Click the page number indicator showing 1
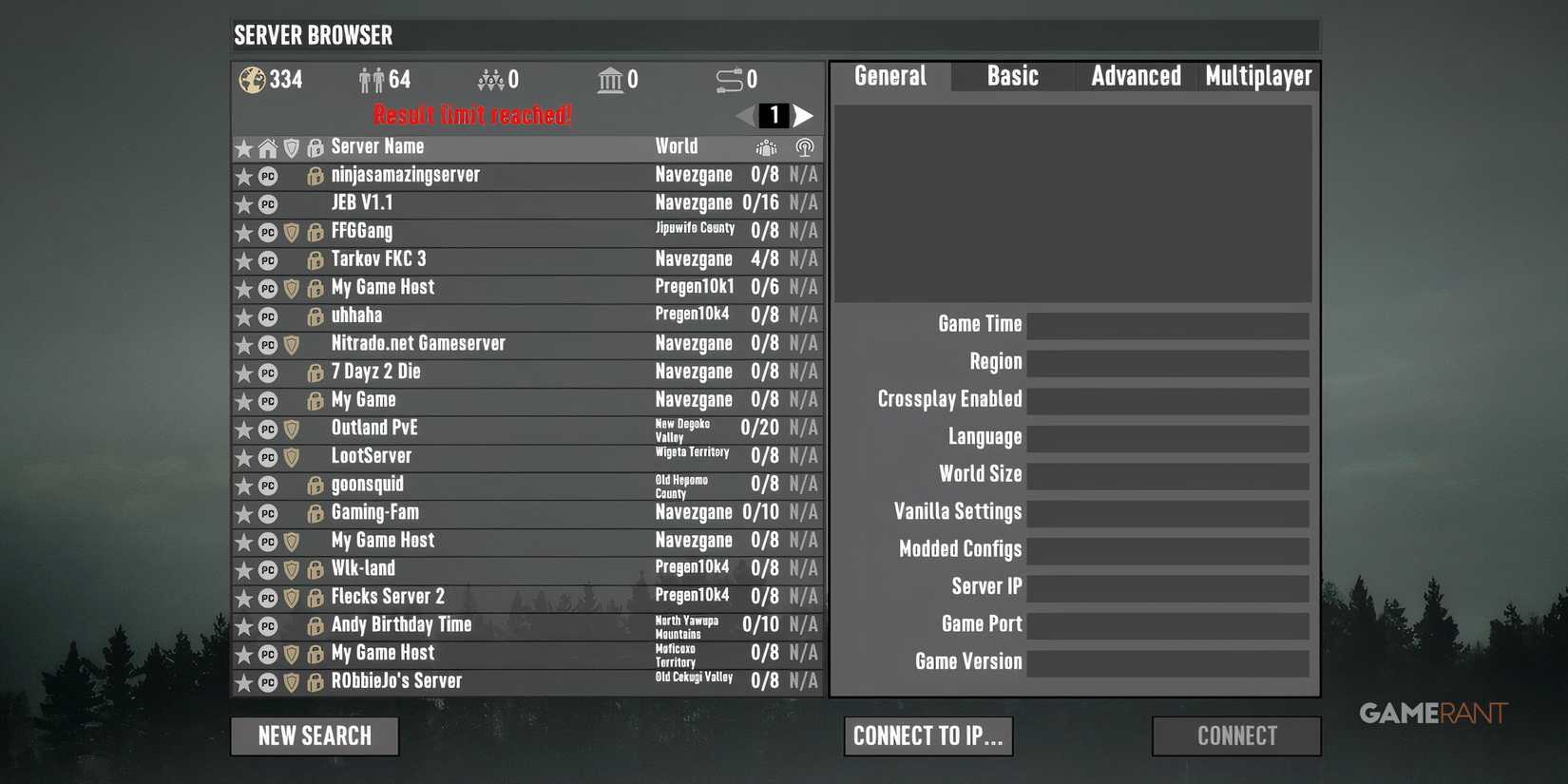The height and width of the screenshot is (784, 1568). coord(774,115)
